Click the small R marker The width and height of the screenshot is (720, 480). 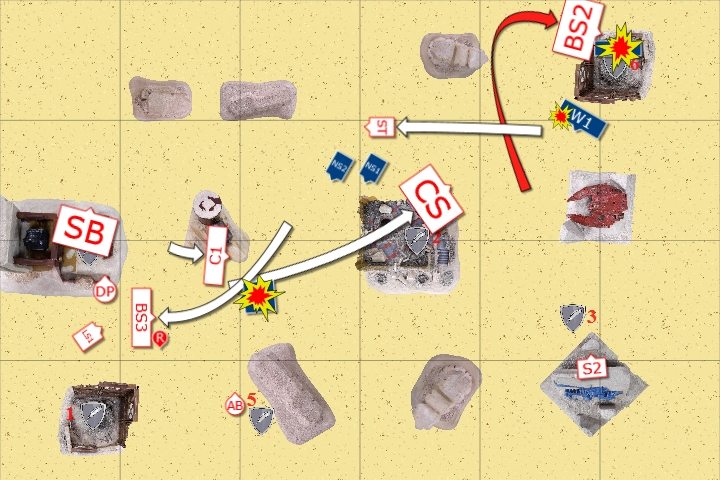click(x=160, y=340)
